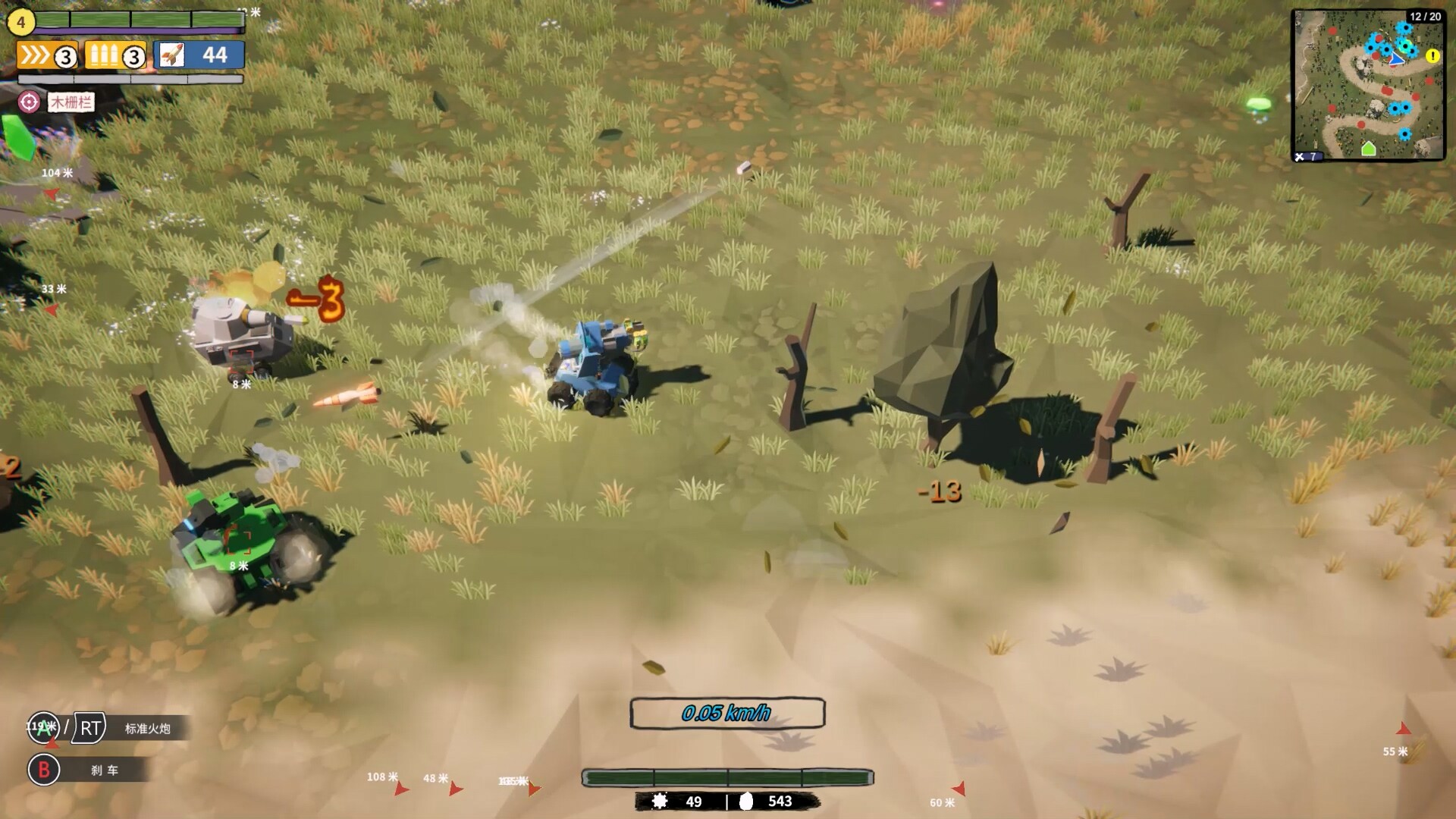1456x819 pixels.
Task: Click the green home base icon on minimap
Action: point(1370,149)
